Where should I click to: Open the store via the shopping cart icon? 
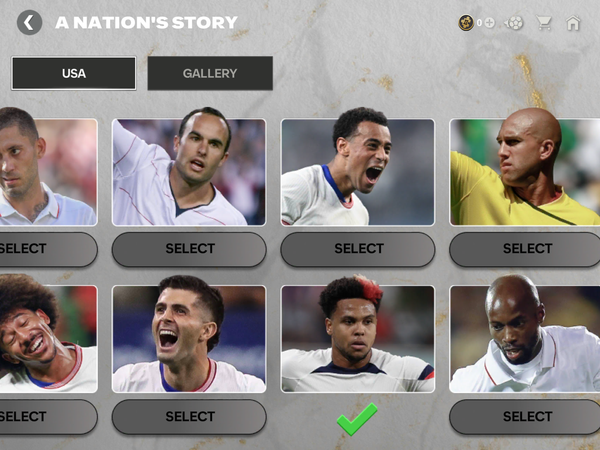(544, 22)
